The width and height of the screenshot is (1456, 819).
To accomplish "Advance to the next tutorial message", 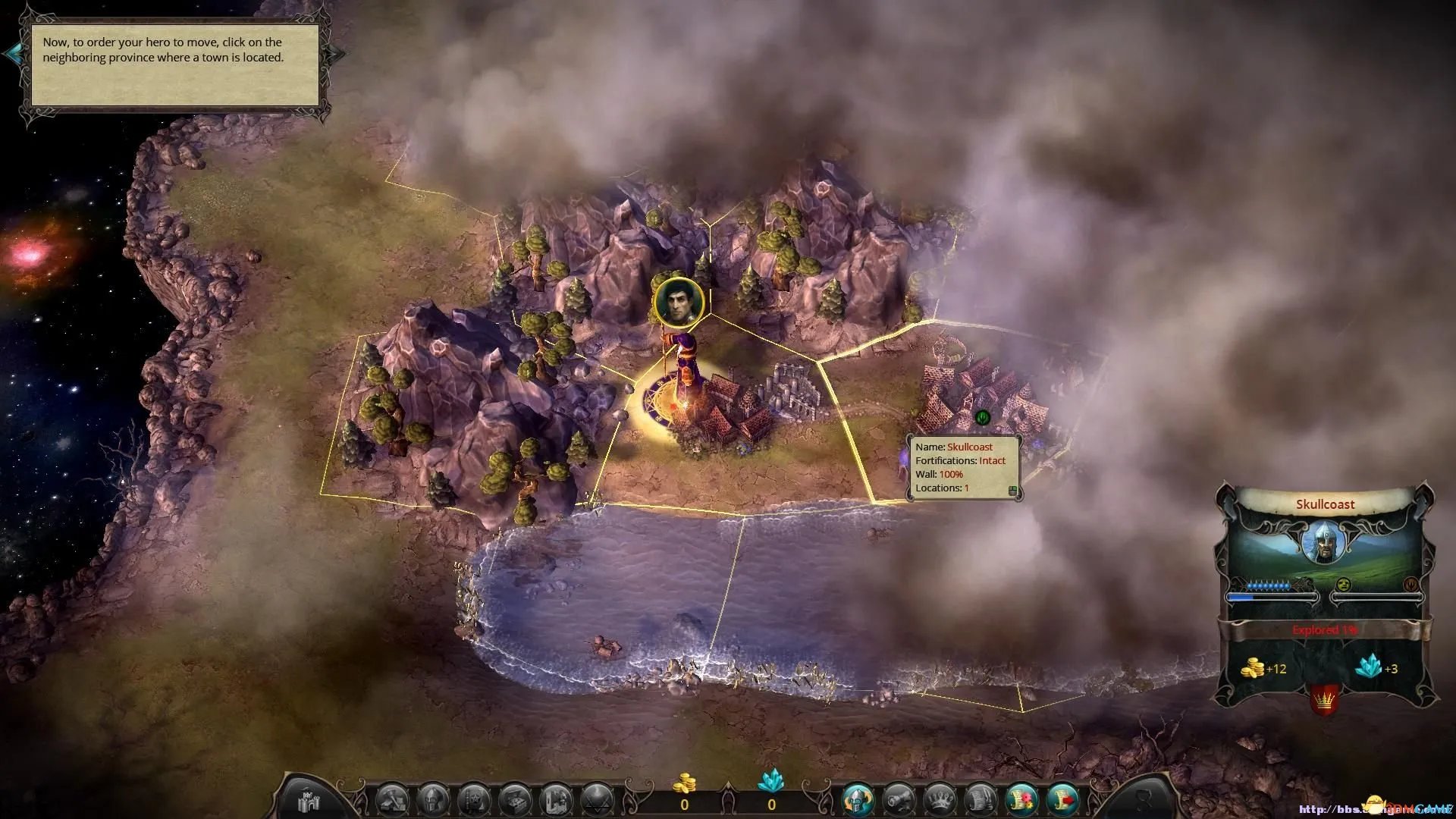I will (337, 54).
